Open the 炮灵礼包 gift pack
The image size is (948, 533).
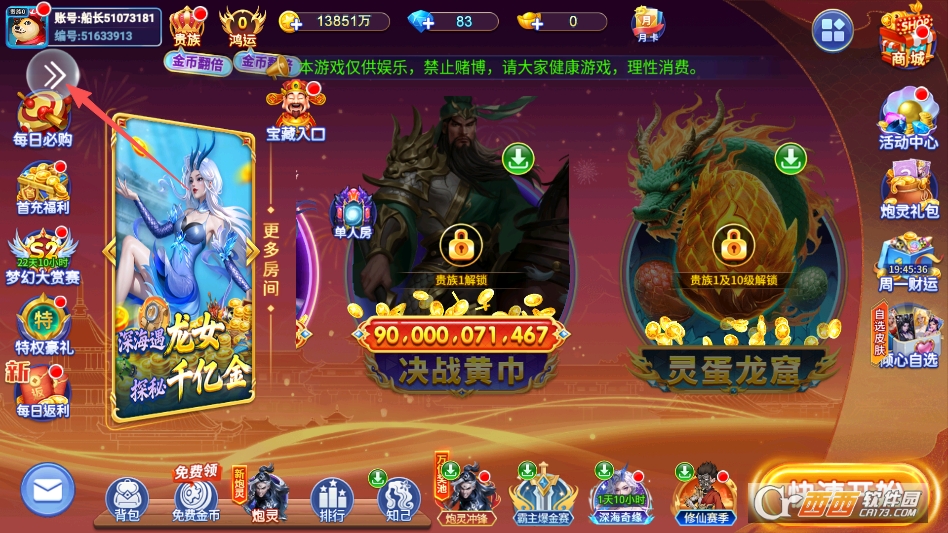[x=908, y=188]
